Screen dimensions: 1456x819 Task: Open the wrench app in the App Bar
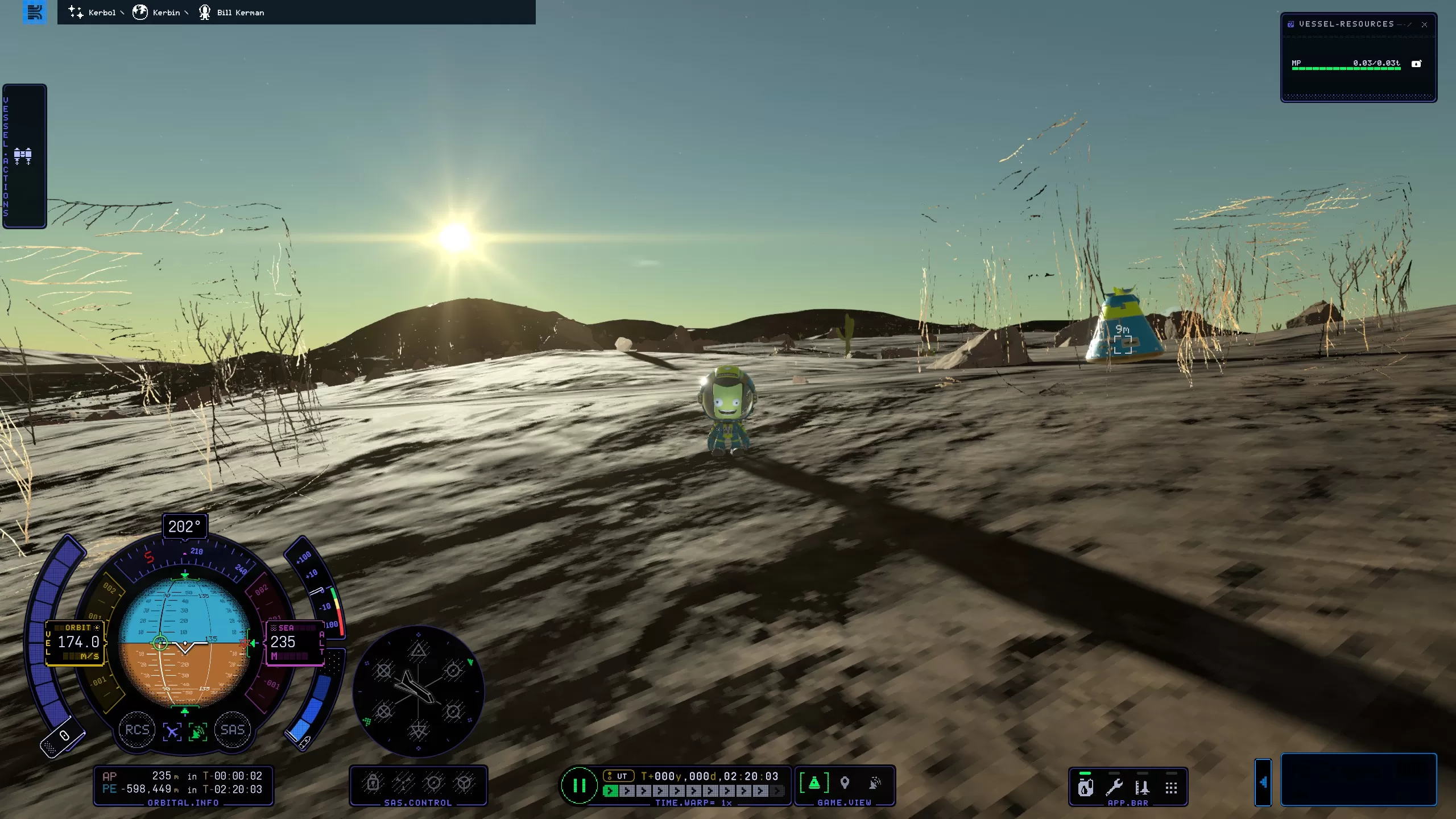pyautogui.click(x=1114, y=788)
